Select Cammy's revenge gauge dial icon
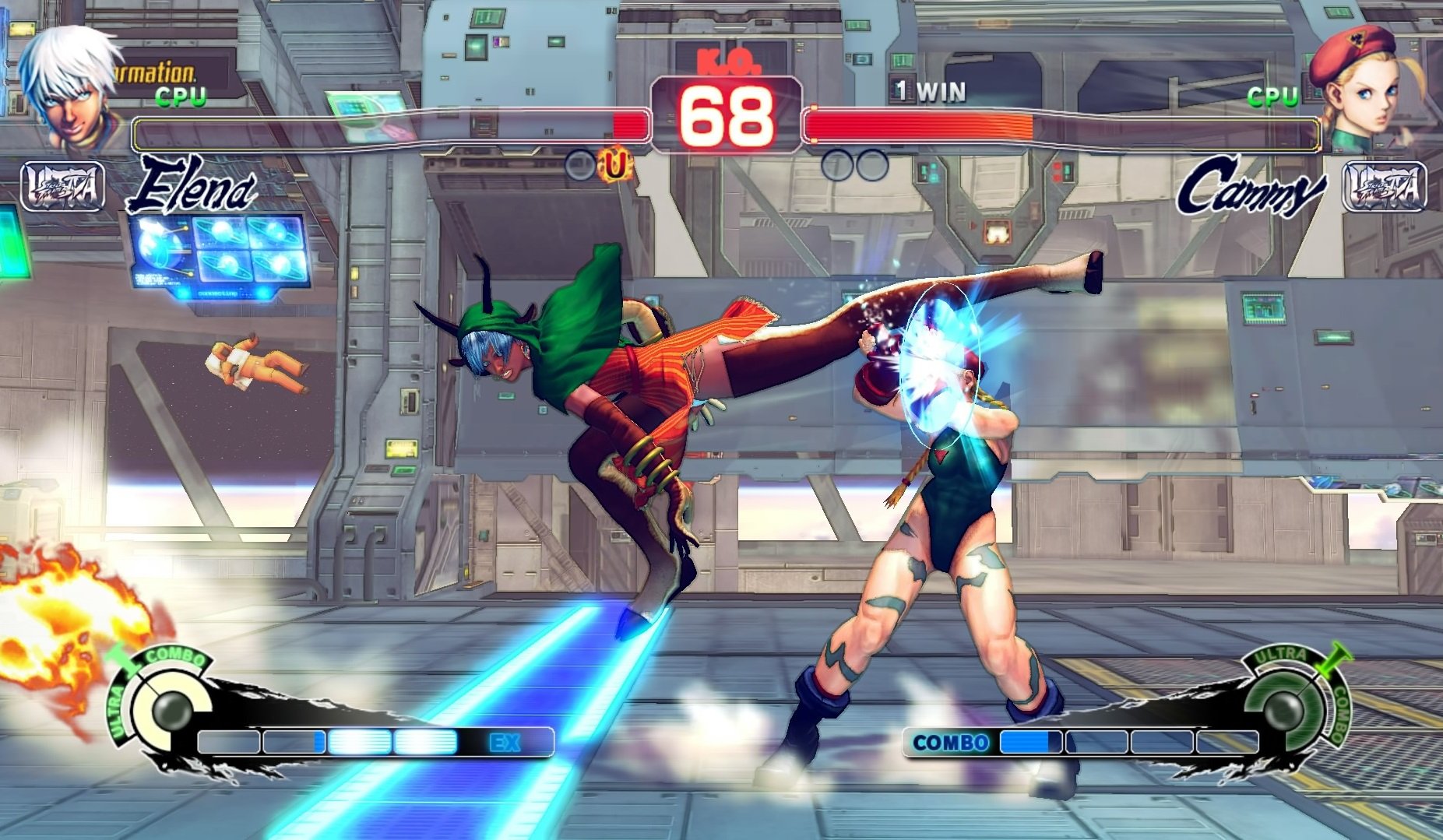This screenshot has width=1443, height=840. 1286,712
